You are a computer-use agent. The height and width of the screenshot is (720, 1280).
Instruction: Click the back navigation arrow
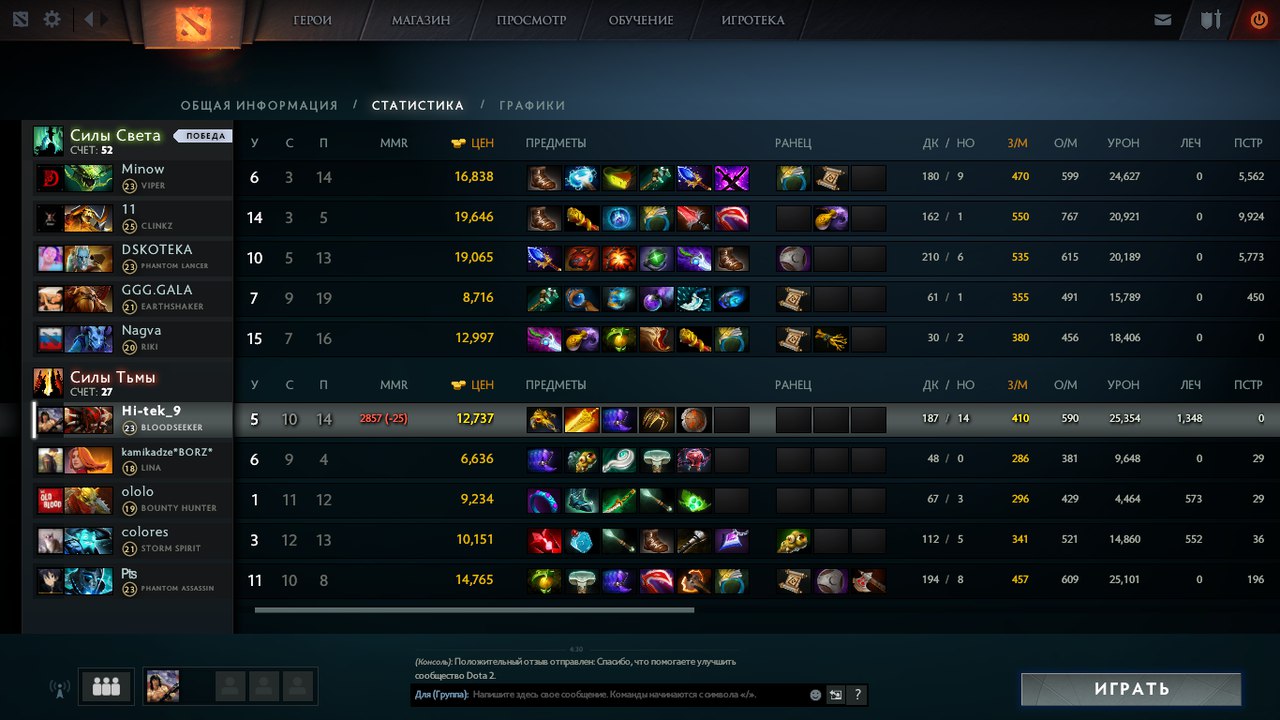tap(88, 17)
